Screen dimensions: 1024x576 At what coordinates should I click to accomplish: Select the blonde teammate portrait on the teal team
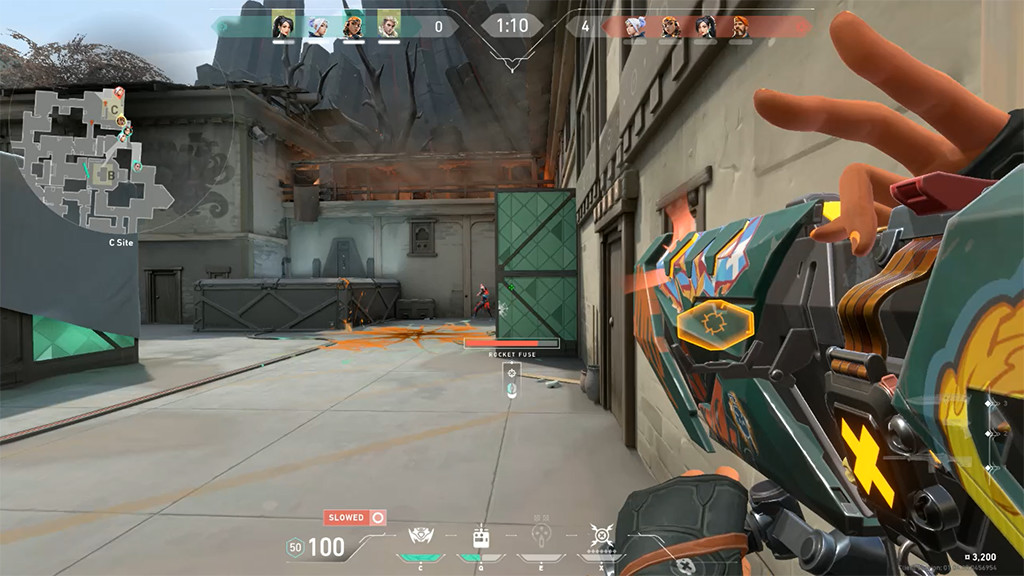click(x=388, y=26)
